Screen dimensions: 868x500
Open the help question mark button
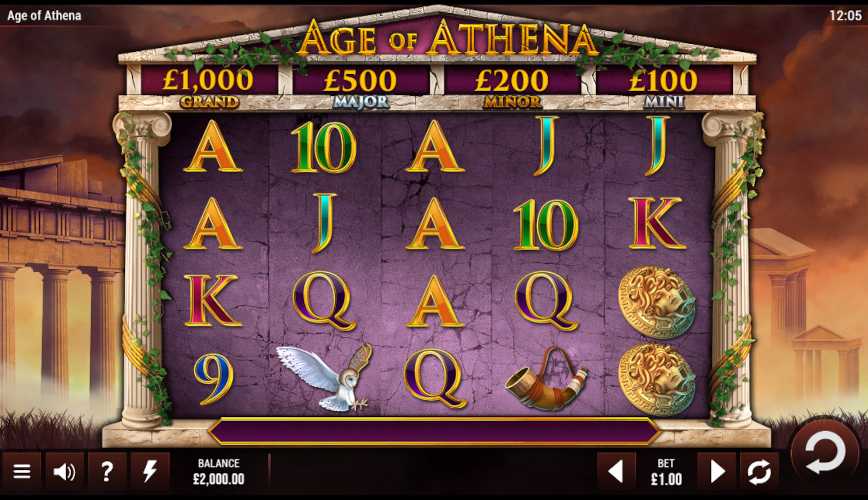107,471
